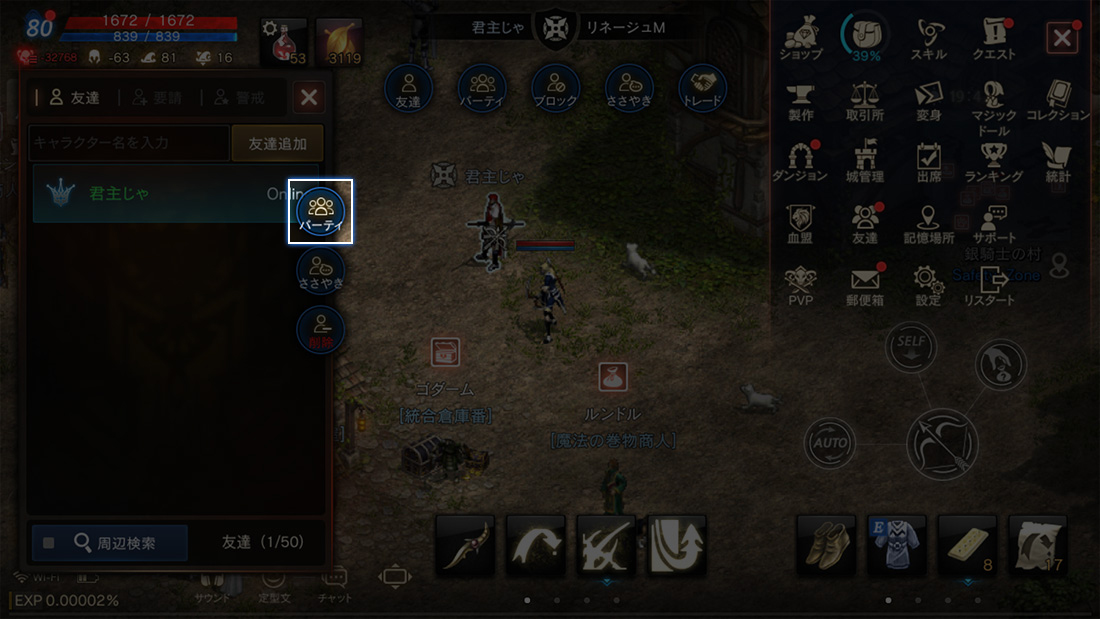This screenshot has width=1100, height=619.
Task: Open the 設定 settings menu
Action: click(x=928, y=285)
